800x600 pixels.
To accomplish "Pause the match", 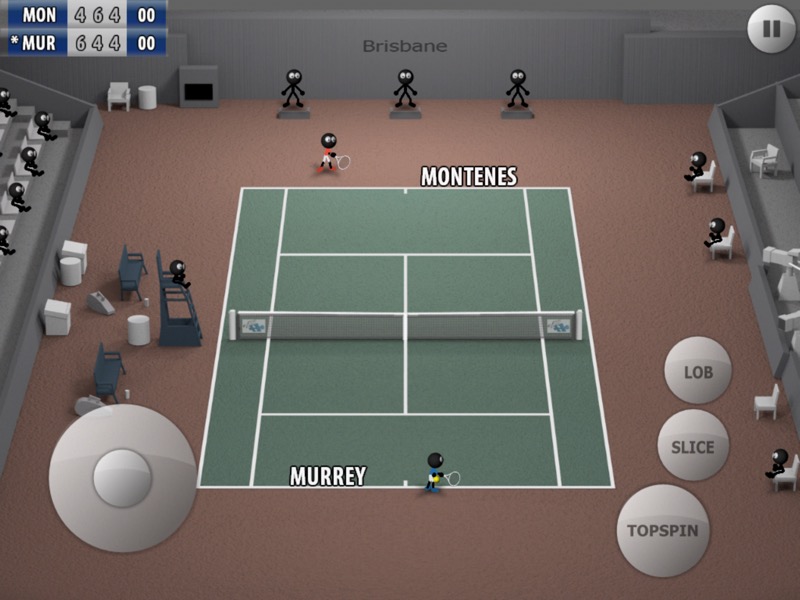I will pyautogui.click(x=771, y=29).
